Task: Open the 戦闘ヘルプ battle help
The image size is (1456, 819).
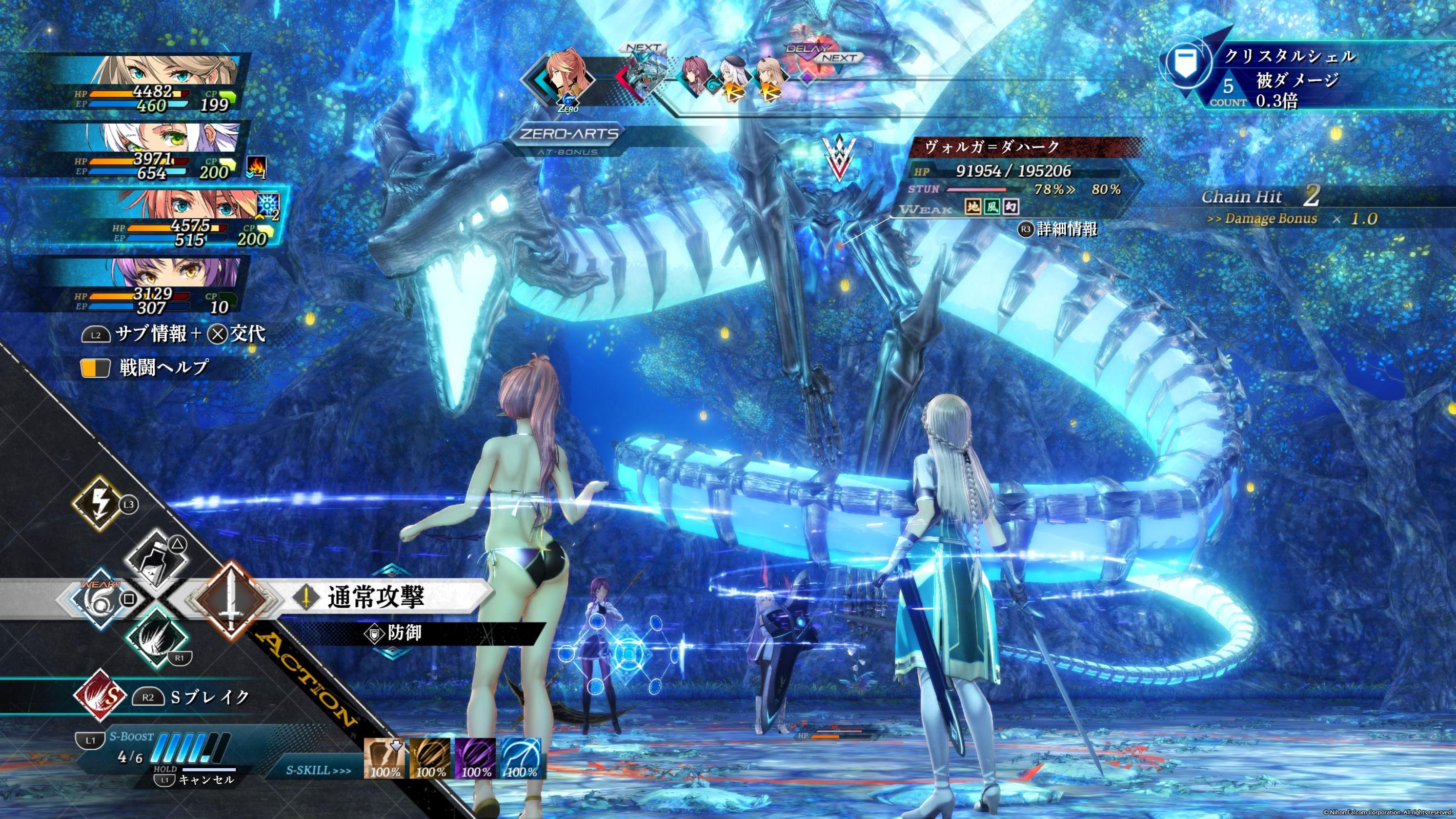Action: (x=164, y=368)
